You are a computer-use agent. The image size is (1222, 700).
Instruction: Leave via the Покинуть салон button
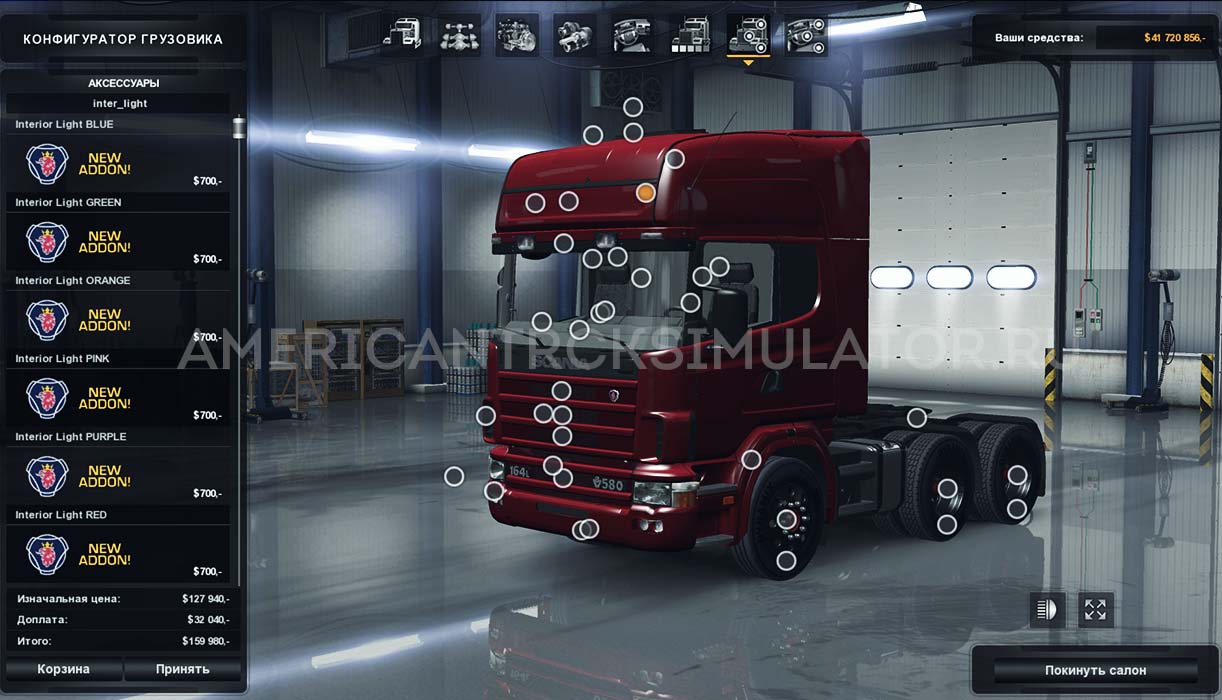1095,670
